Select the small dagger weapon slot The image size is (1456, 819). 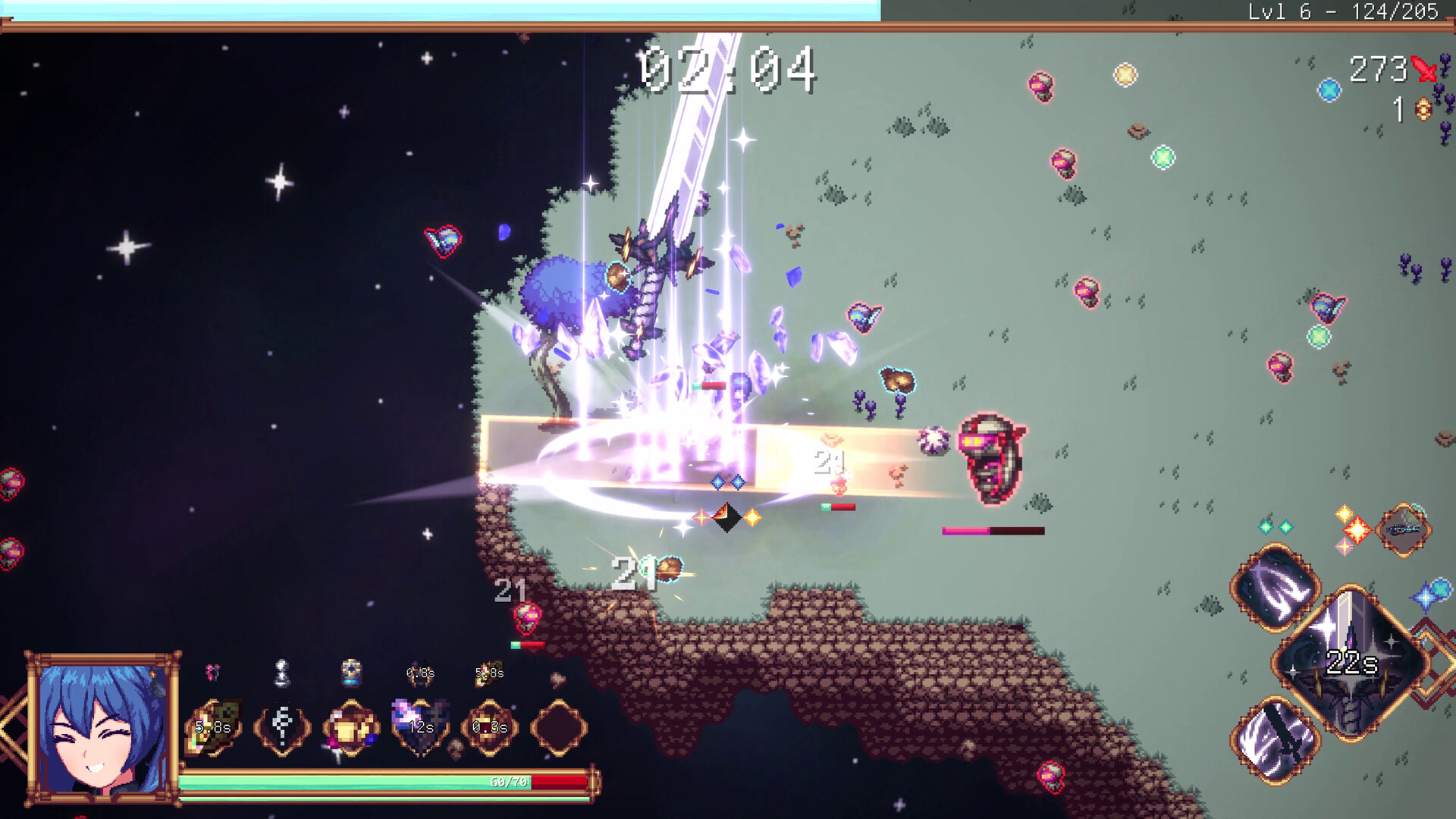(x=1404, y=530)
